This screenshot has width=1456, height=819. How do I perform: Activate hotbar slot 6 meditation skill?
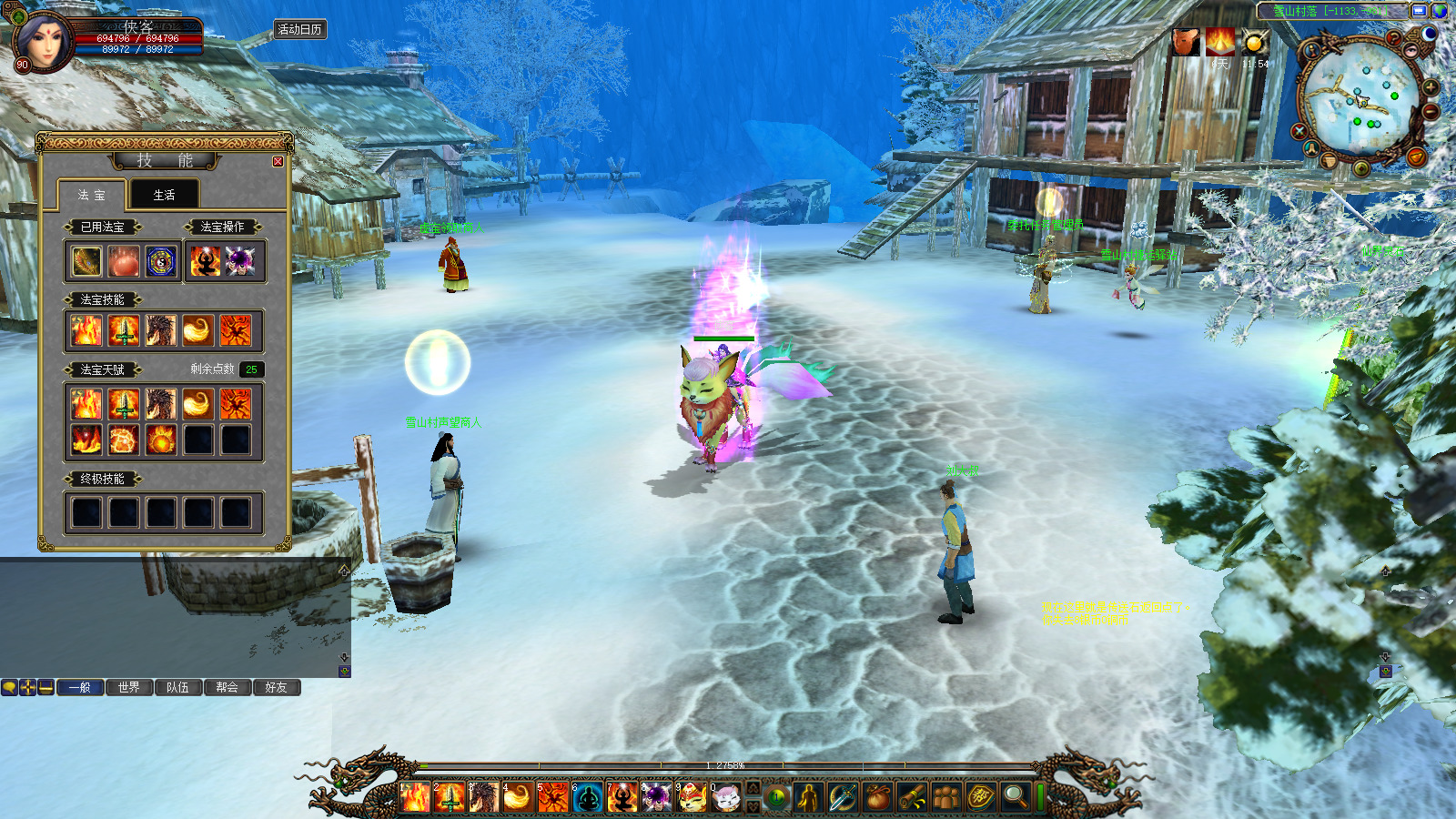(588, 798)
